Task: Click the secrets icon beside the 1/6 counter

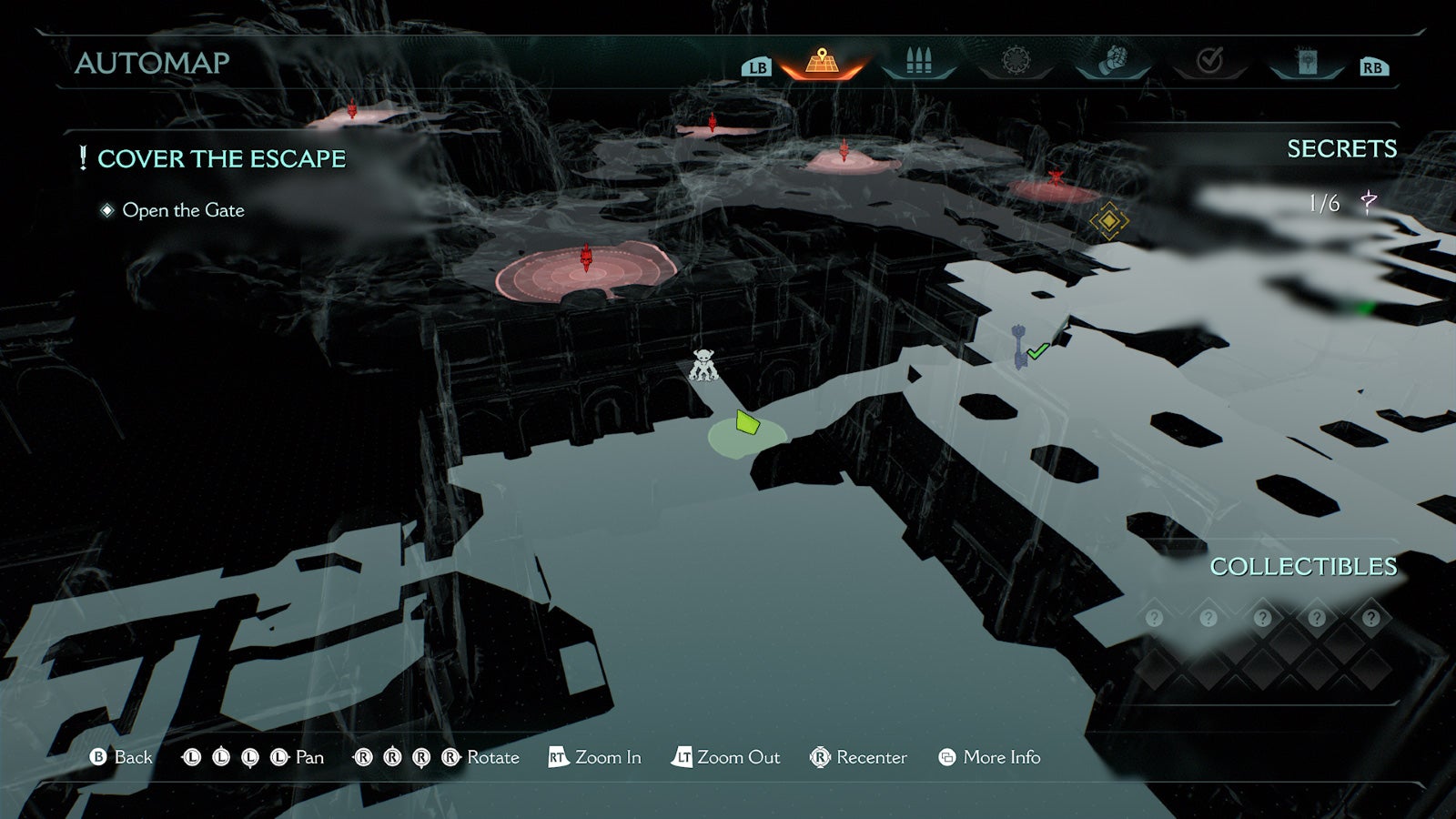Action: point(1369,201)
